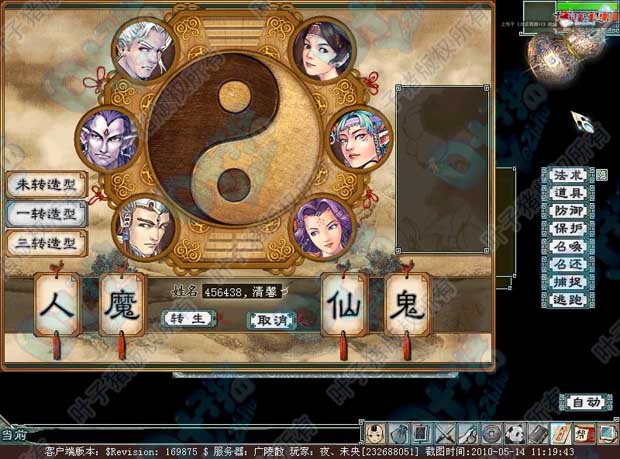Choose the 仙 (Immortal) race card
Screen dimensions: 620x459
click(344, 304)
